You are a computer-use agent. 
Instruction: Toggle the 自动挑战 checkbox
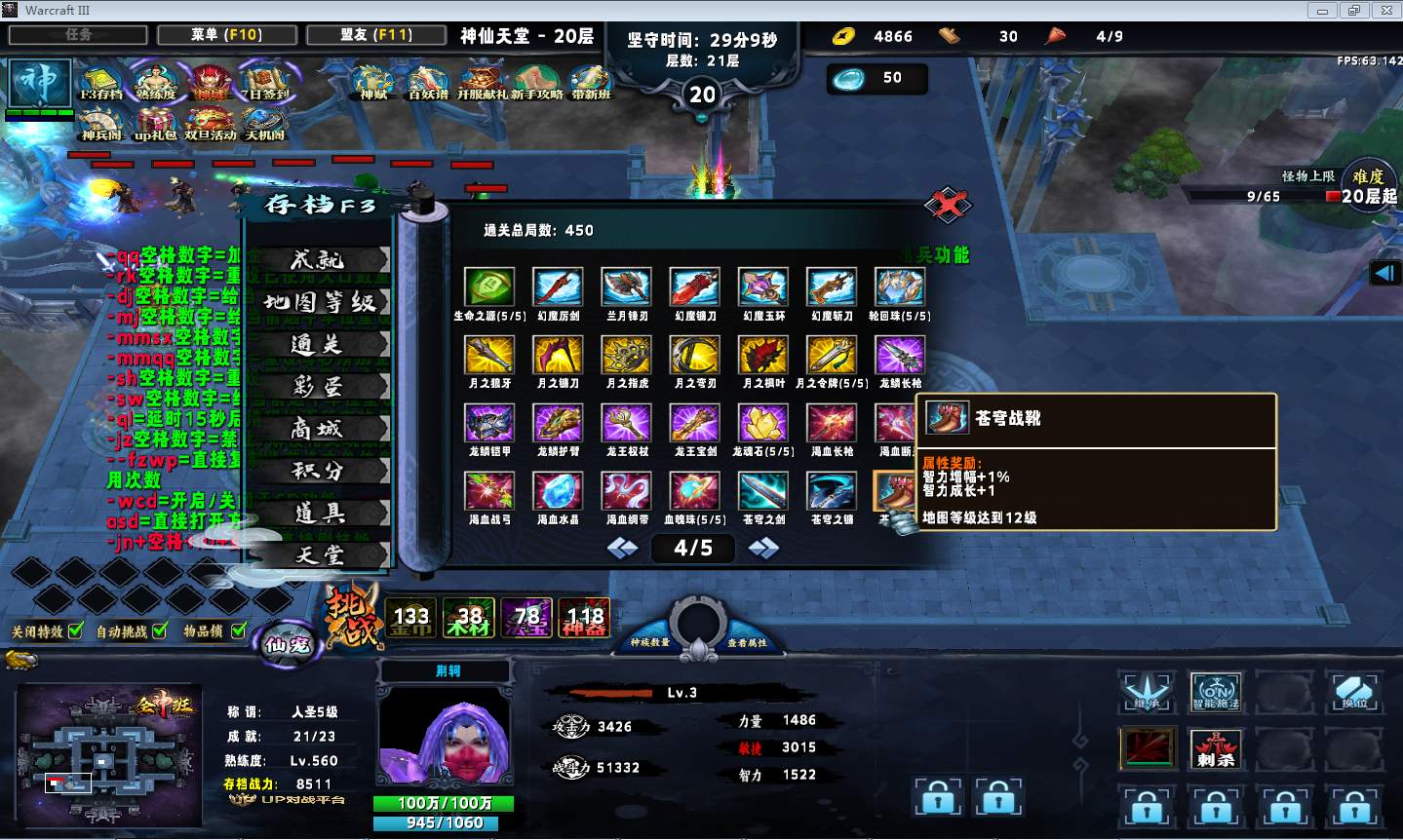pos(160,630)
